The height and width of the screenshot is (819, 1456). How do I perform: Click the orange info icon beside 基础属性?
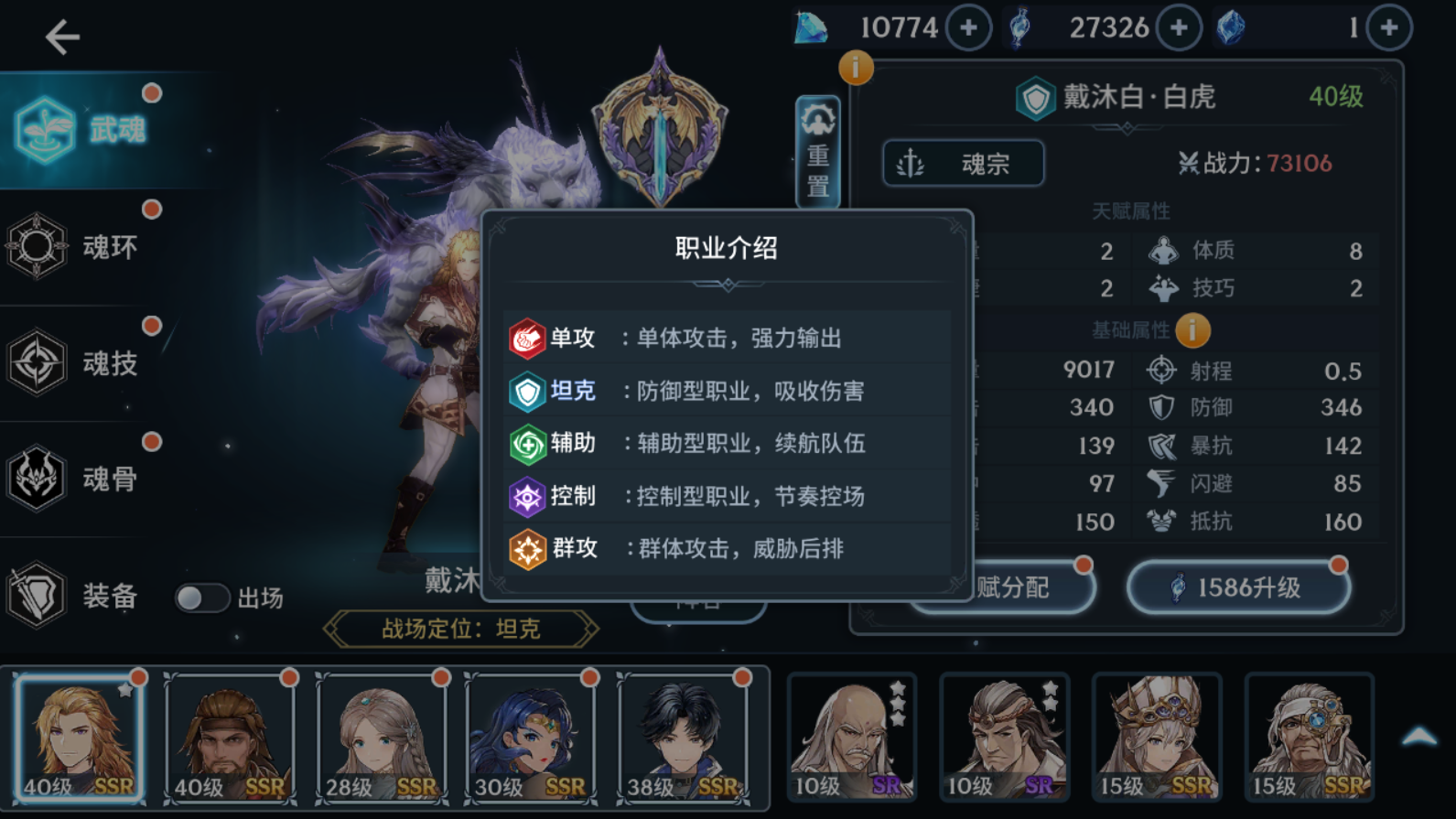(x=1193, y=330)
